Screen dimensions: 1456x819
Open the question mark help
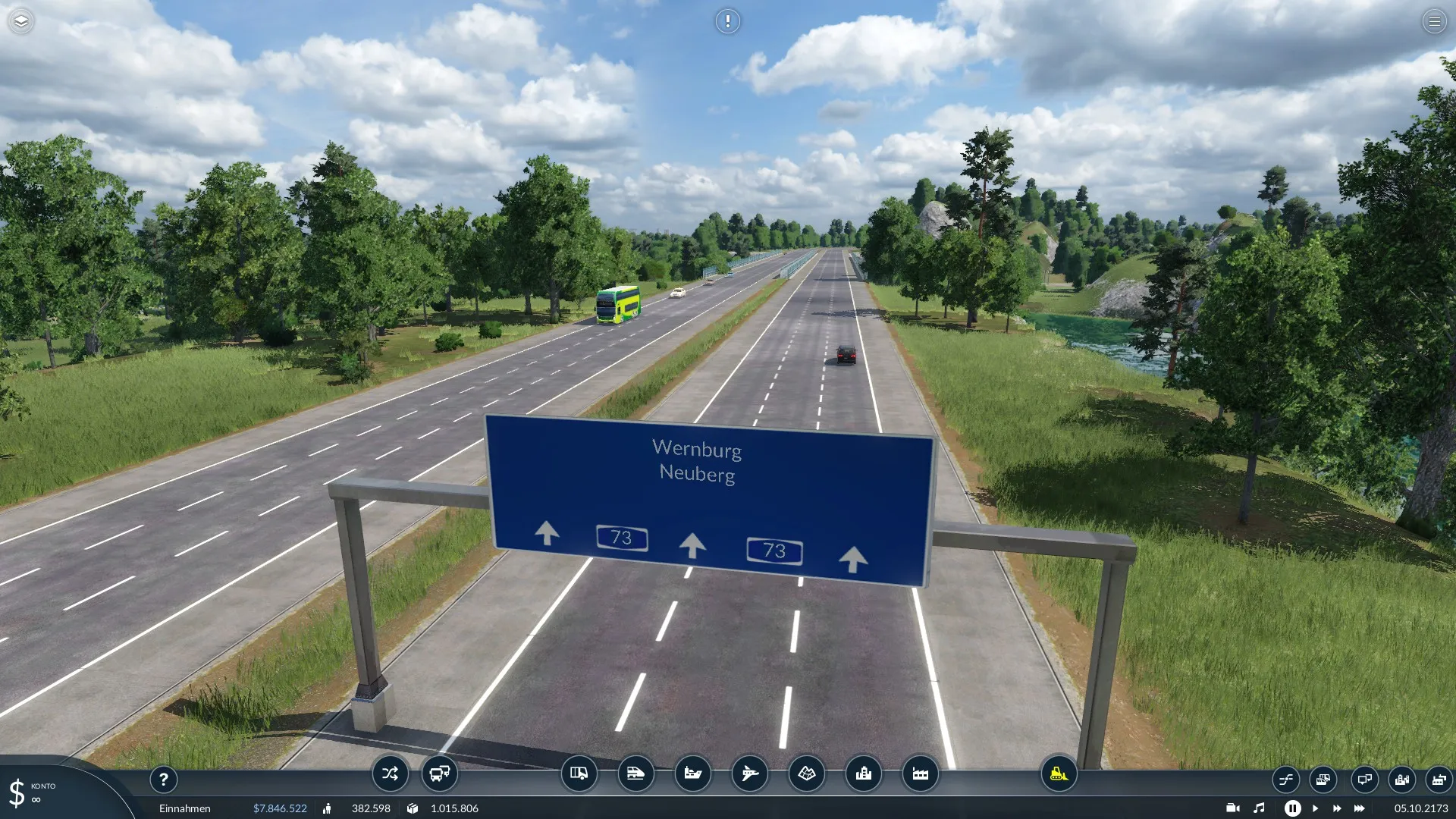(x=163, y=779)
